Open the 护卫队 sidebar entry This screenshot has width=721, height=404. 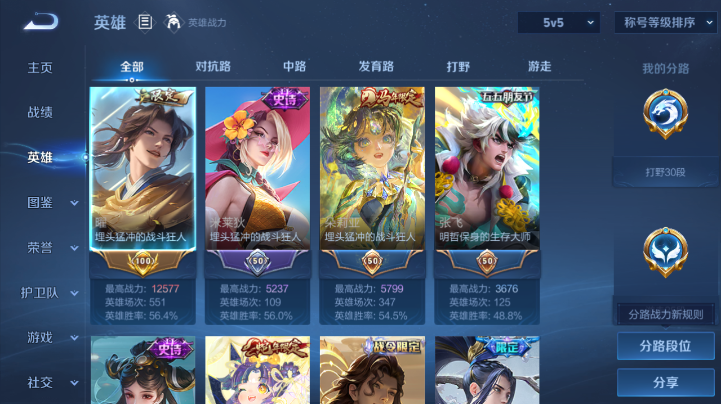[40, 292]
